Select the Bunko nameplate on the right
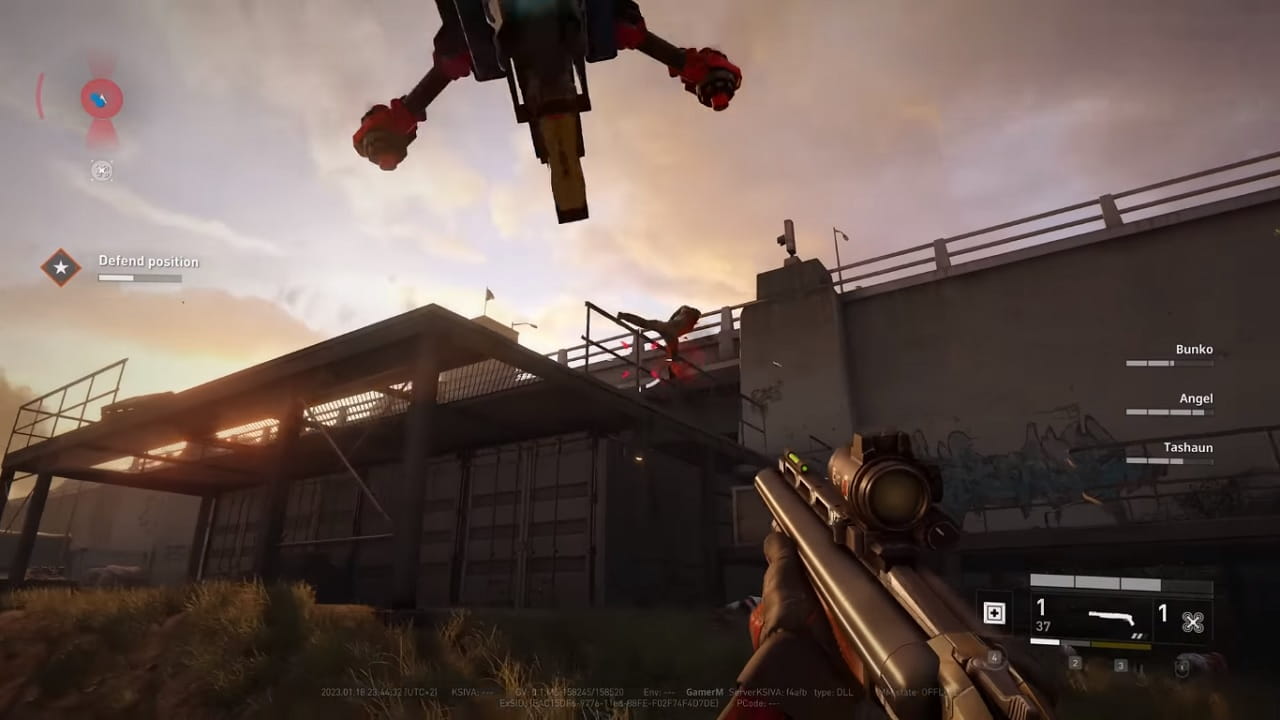 (x=1196, y=349)
